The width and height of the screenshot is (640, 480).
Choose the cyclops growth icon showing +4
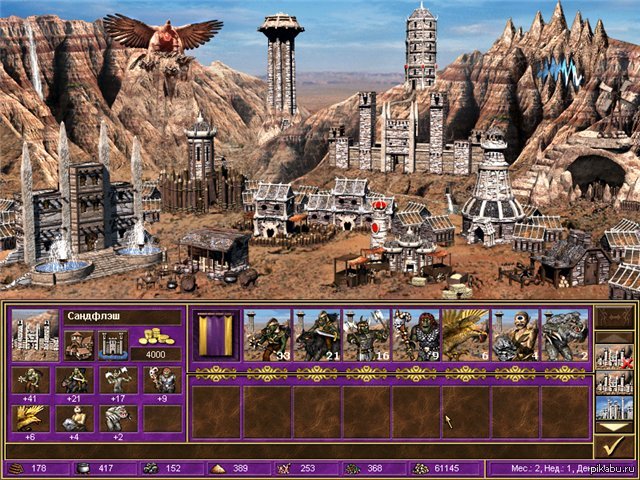[x=74, y=418]
